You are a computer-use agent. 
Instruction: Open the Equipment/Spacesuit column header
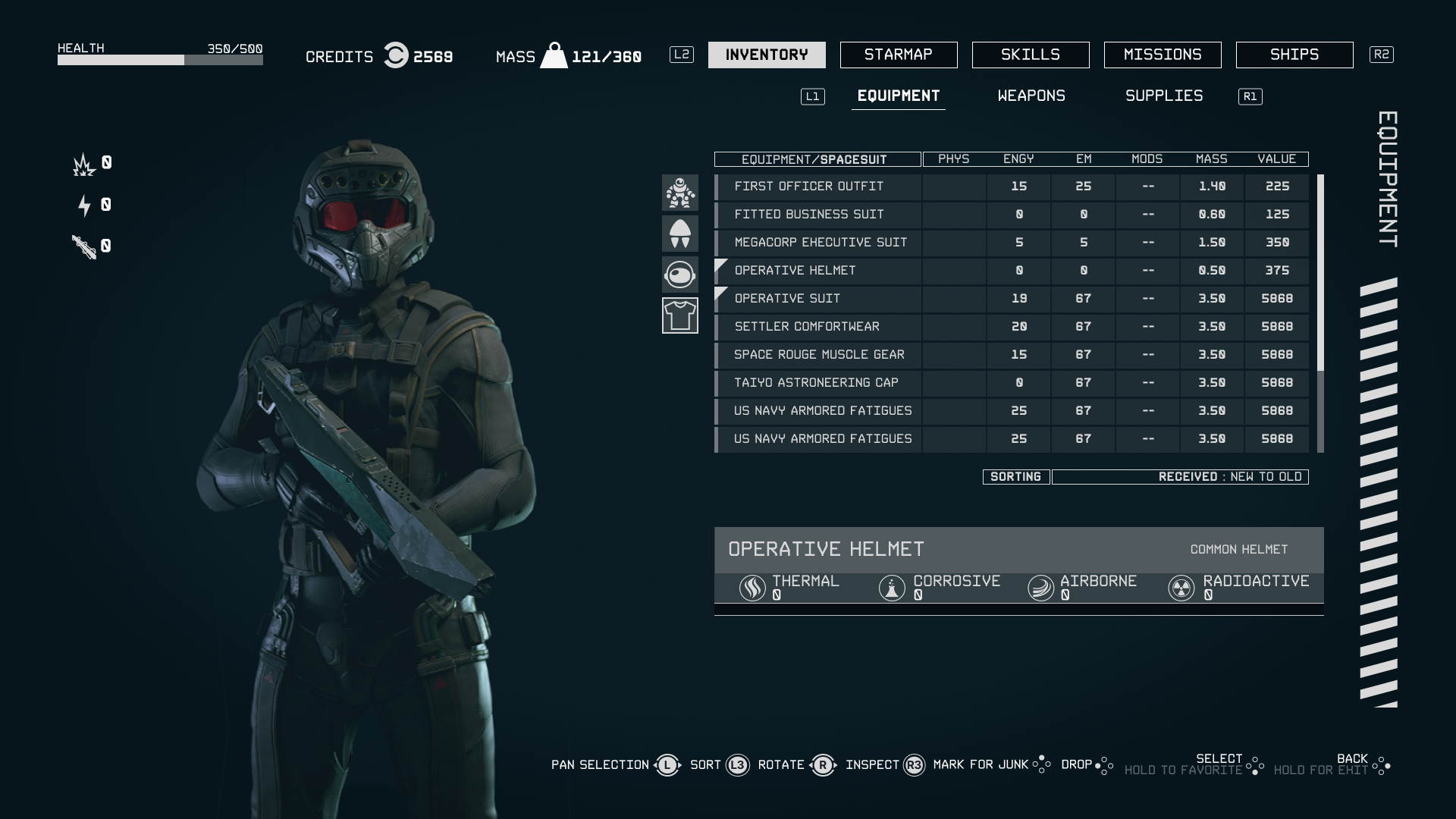pos(817,159)
